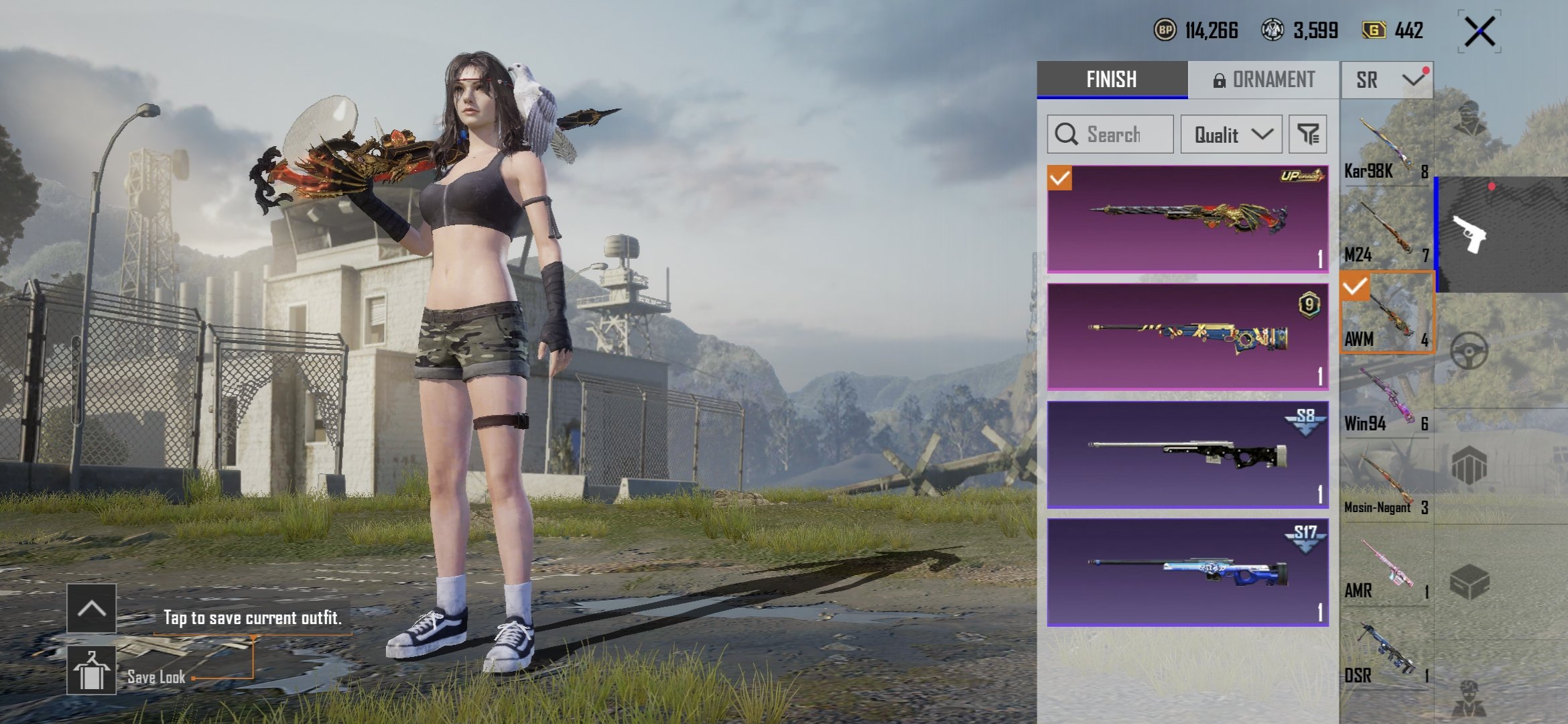Close the weapon finish screen
The image size is (1568, 724).
pos(1480,32)
